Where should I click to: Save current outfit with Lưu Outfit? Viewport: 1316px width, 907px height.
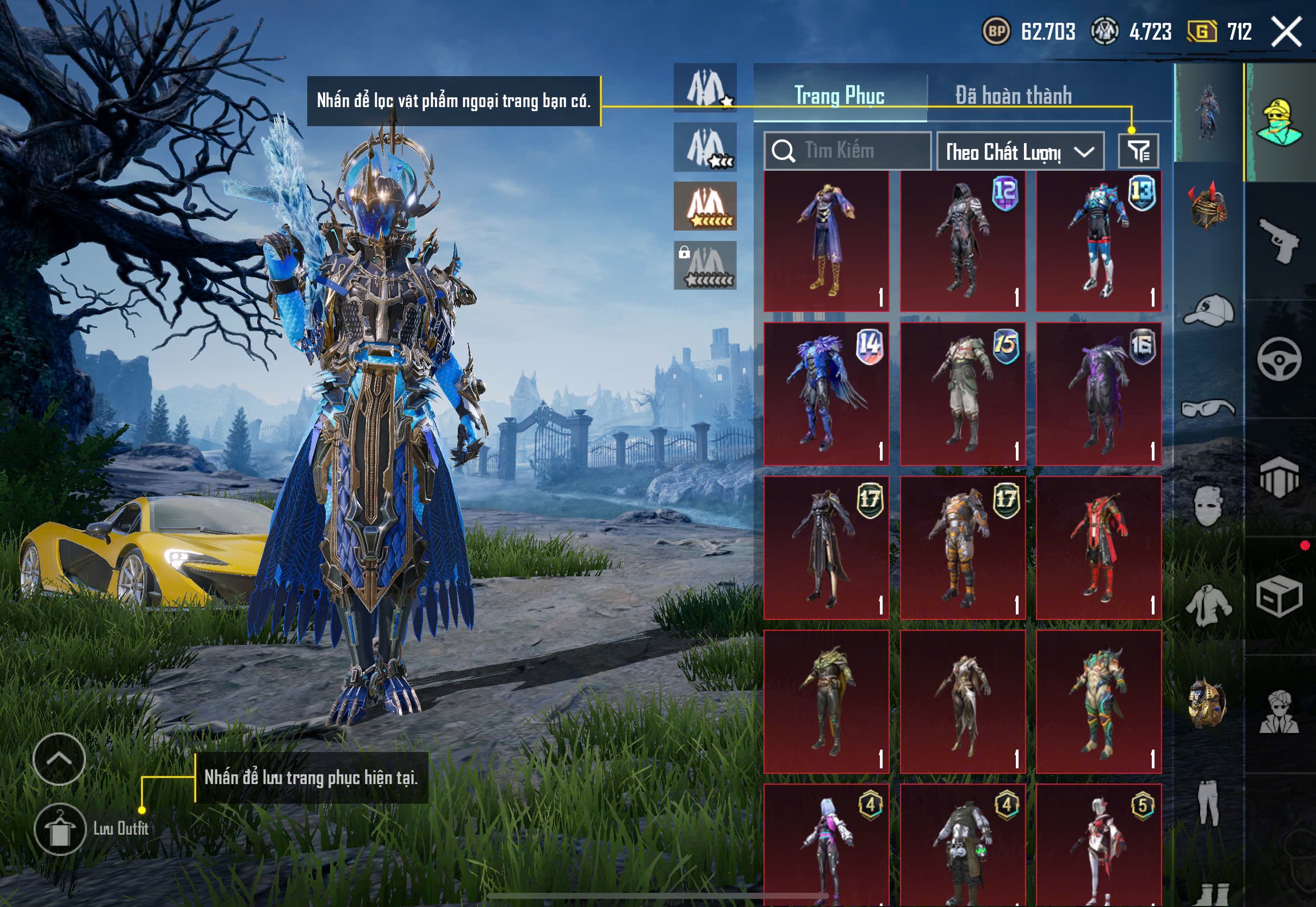(60, 829)
